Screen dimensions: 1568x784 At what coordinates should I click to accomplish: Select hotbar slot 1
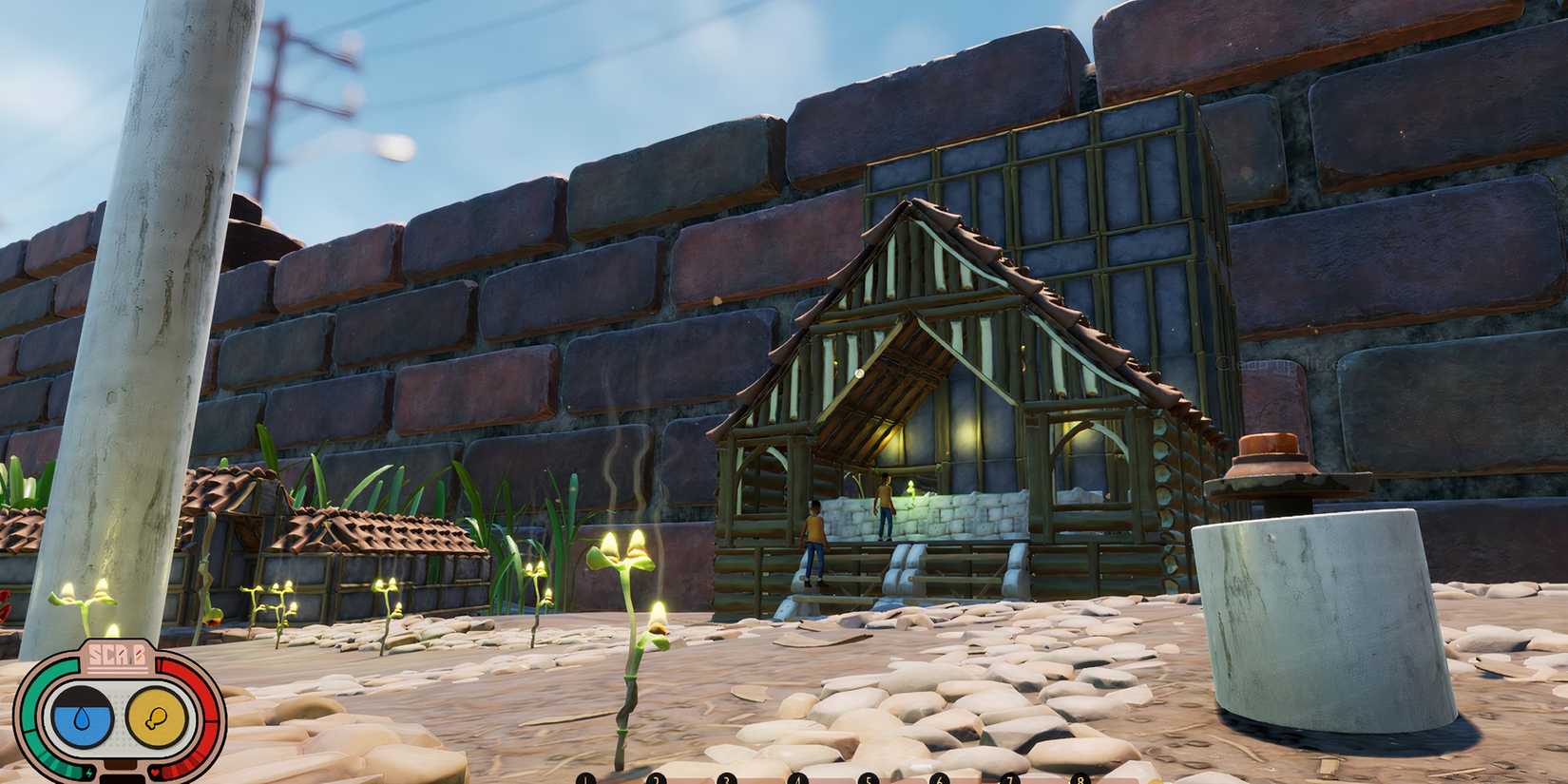(584, 779)
